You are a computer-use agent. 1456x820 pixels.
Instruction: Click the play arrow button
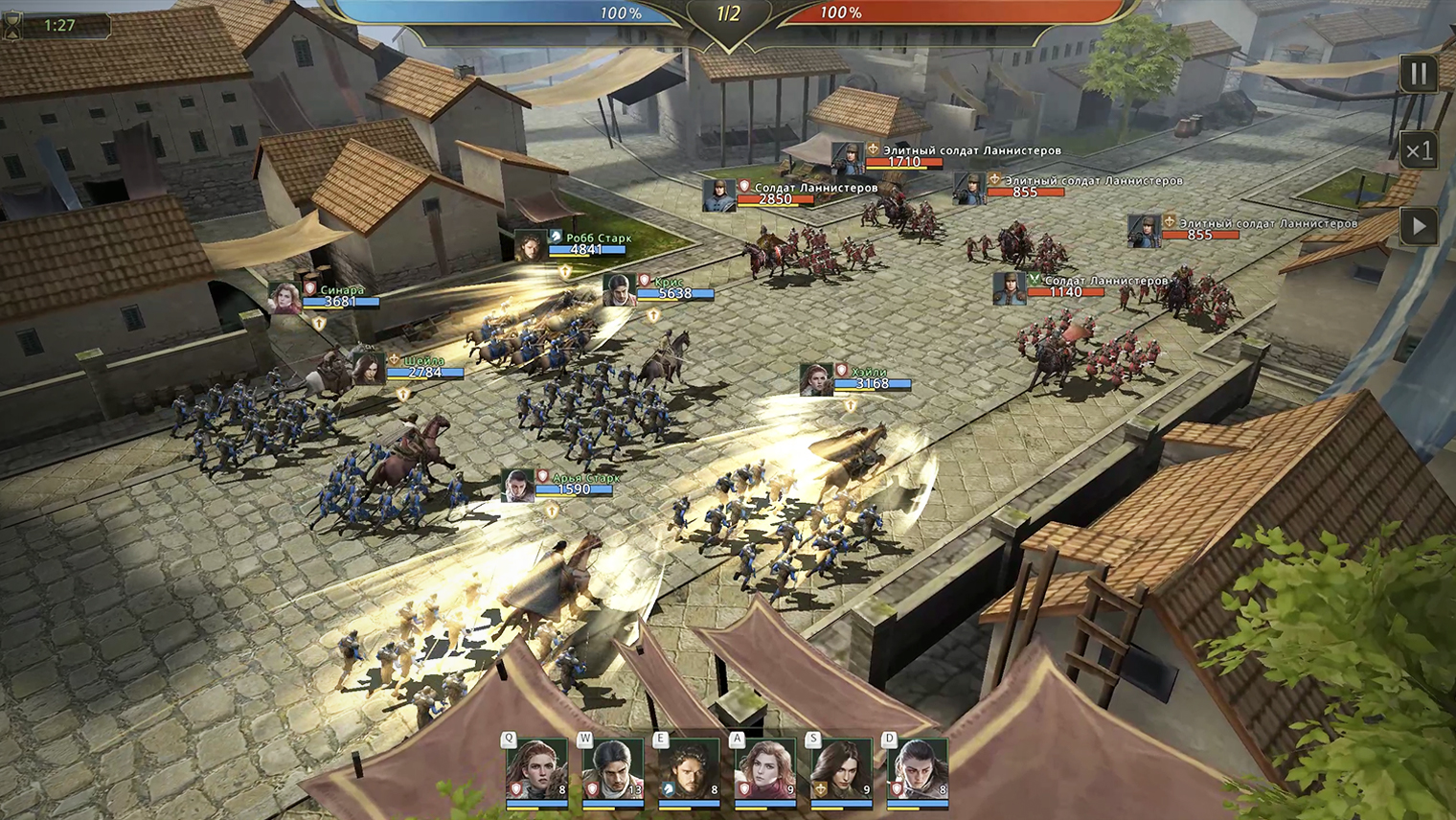1419,227
